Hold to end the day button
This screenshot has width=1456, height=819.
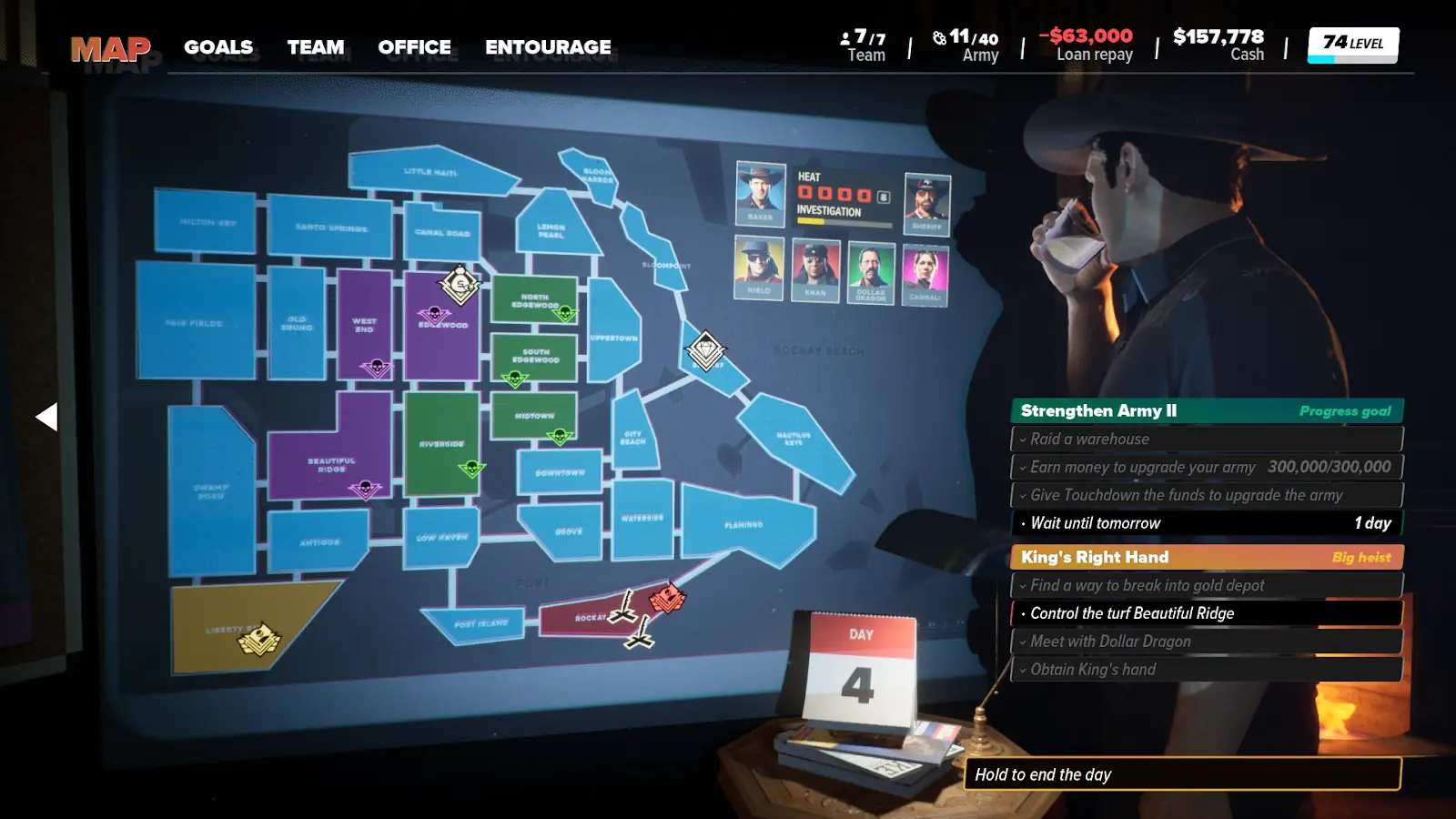(1182, 774)
